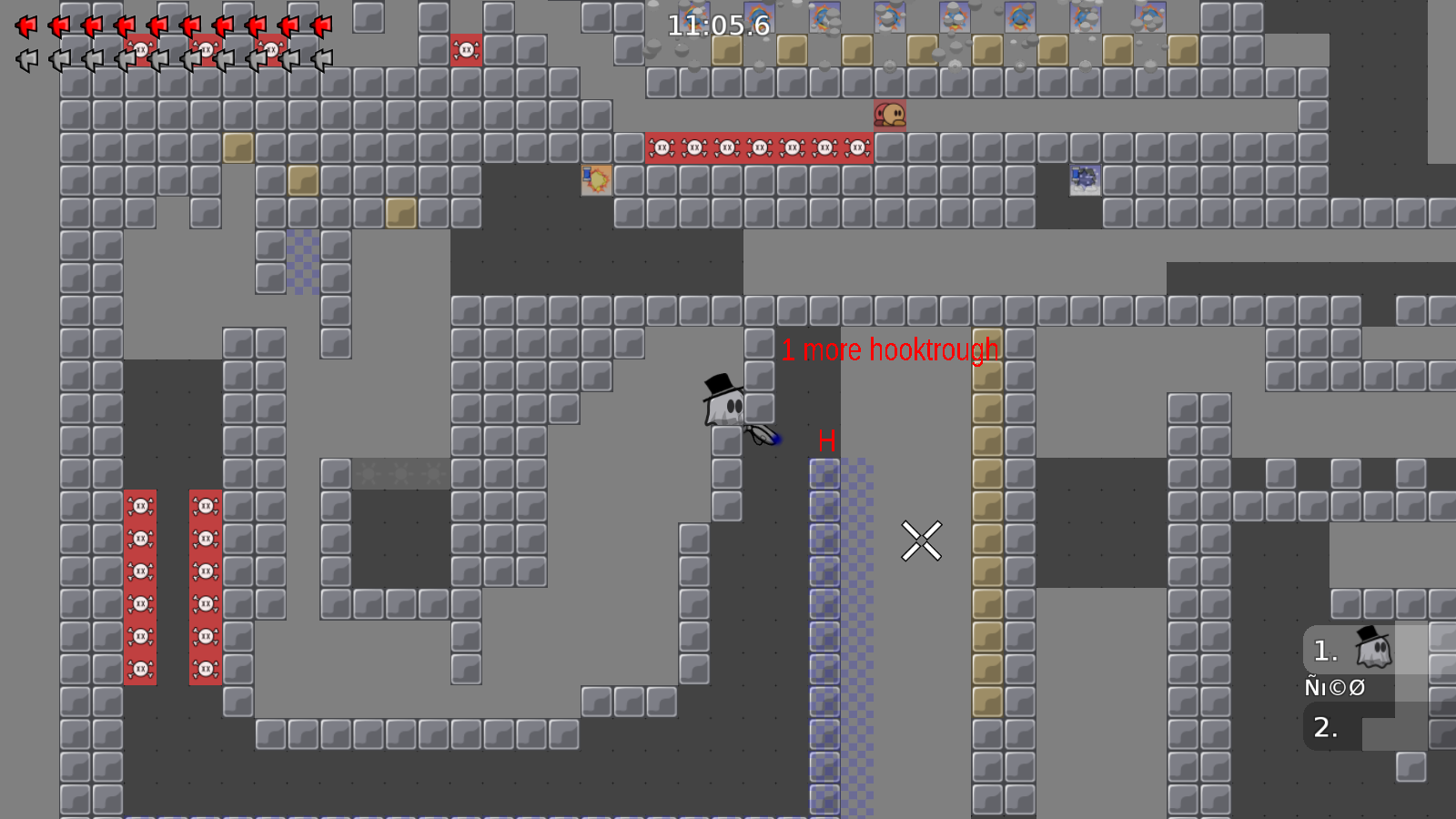Click the last gray flag in the bottom row
1456x819 pixels.
[x=324, y=59]
